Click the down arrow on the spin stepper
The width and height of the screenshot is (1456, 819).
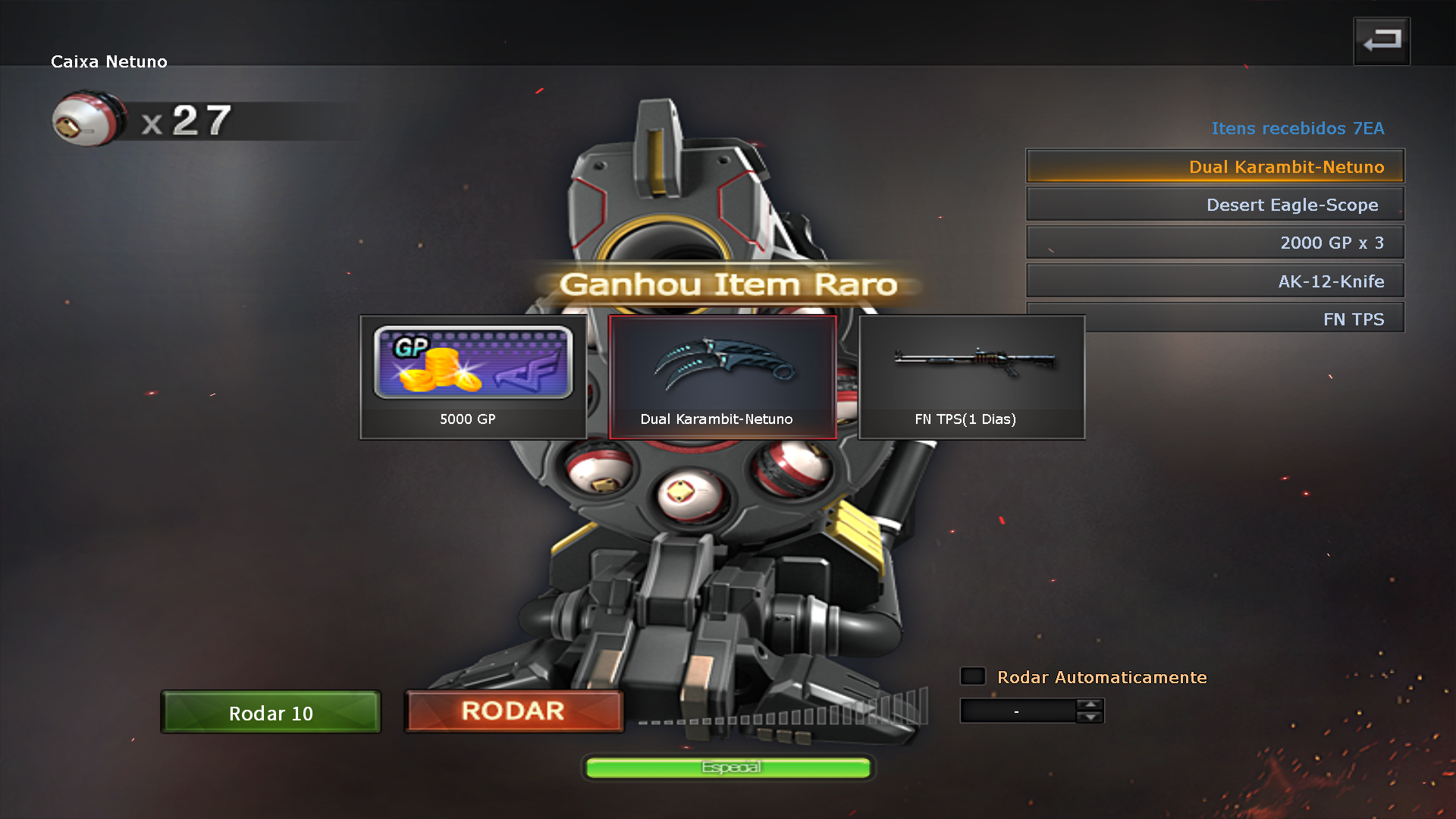(1090, 718)
